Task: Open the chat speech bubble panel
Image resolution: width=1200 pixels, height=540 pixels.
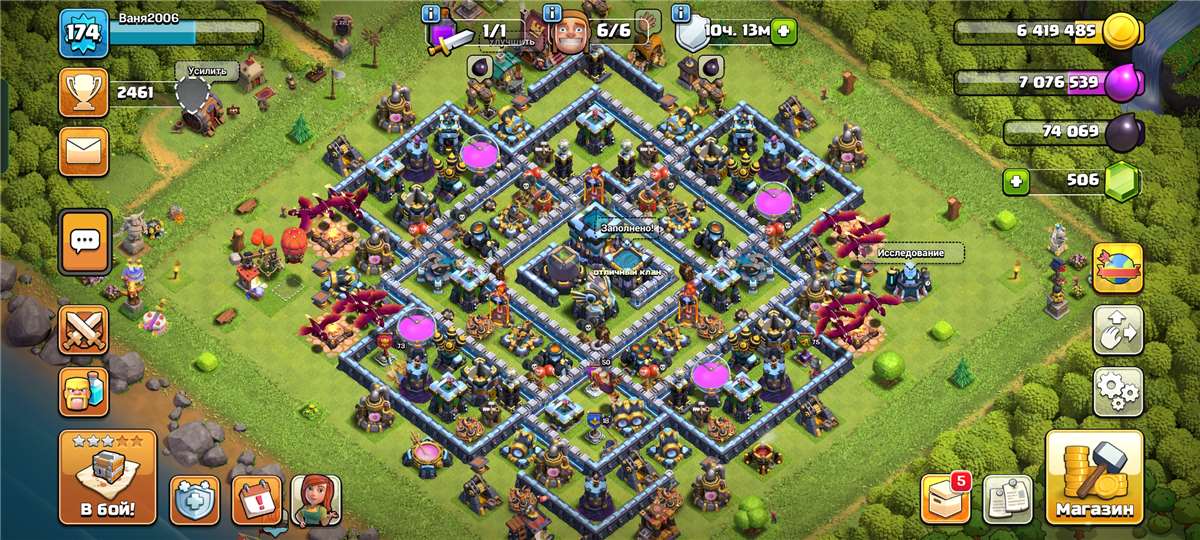Action: click(85, 241)
